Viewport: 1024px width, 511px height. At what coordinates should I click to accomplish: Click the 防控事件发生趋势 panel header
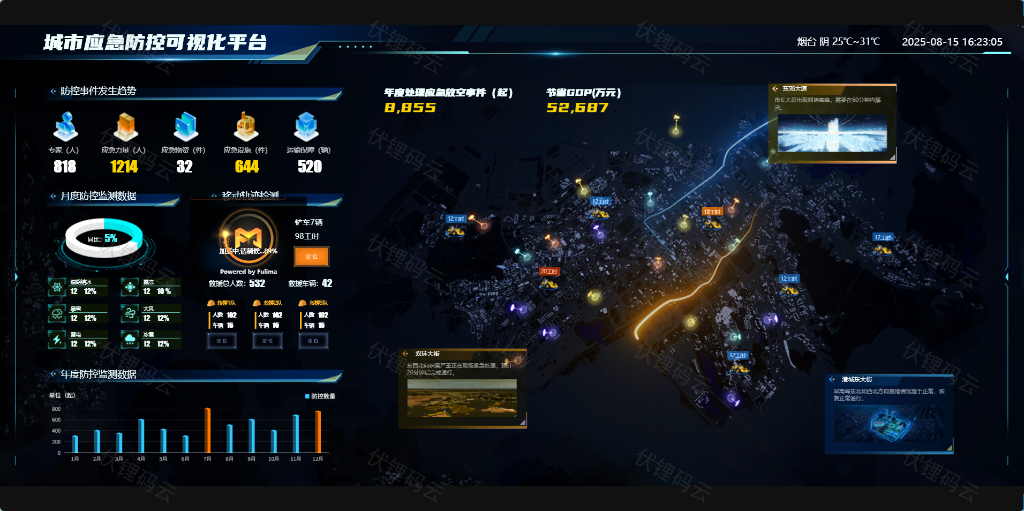(x=98, y=91)
